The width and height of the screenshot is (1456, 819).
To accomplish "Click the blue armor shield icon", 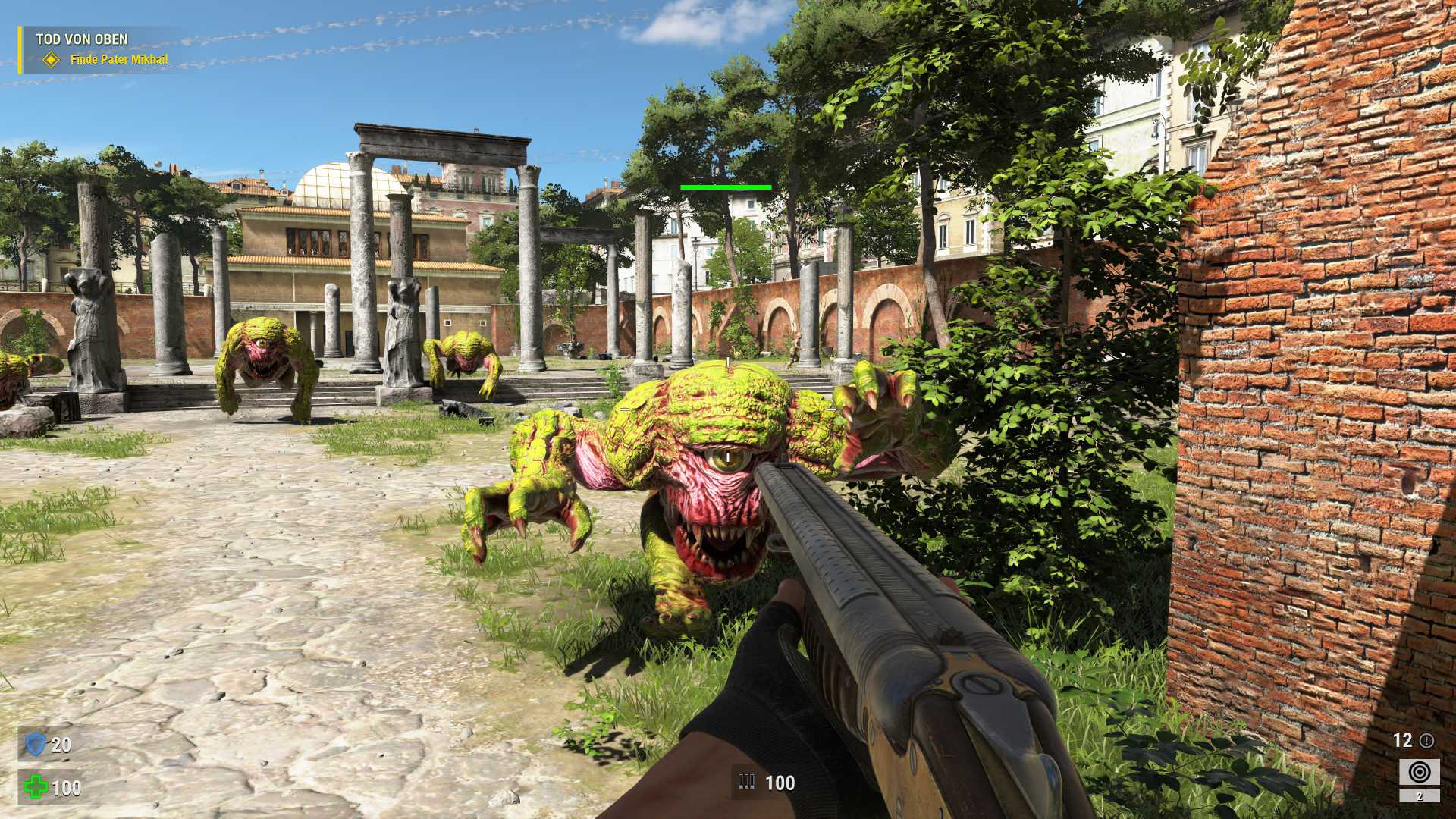I will click(x=36, y=744).
